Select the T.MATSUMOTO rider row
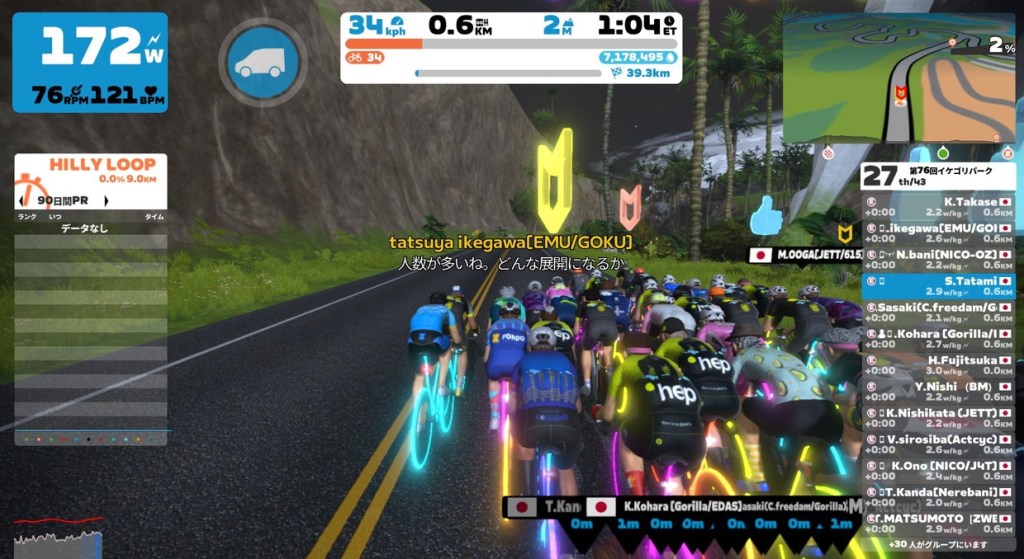This screenshot has height=559, width=1024. point(938,523)
